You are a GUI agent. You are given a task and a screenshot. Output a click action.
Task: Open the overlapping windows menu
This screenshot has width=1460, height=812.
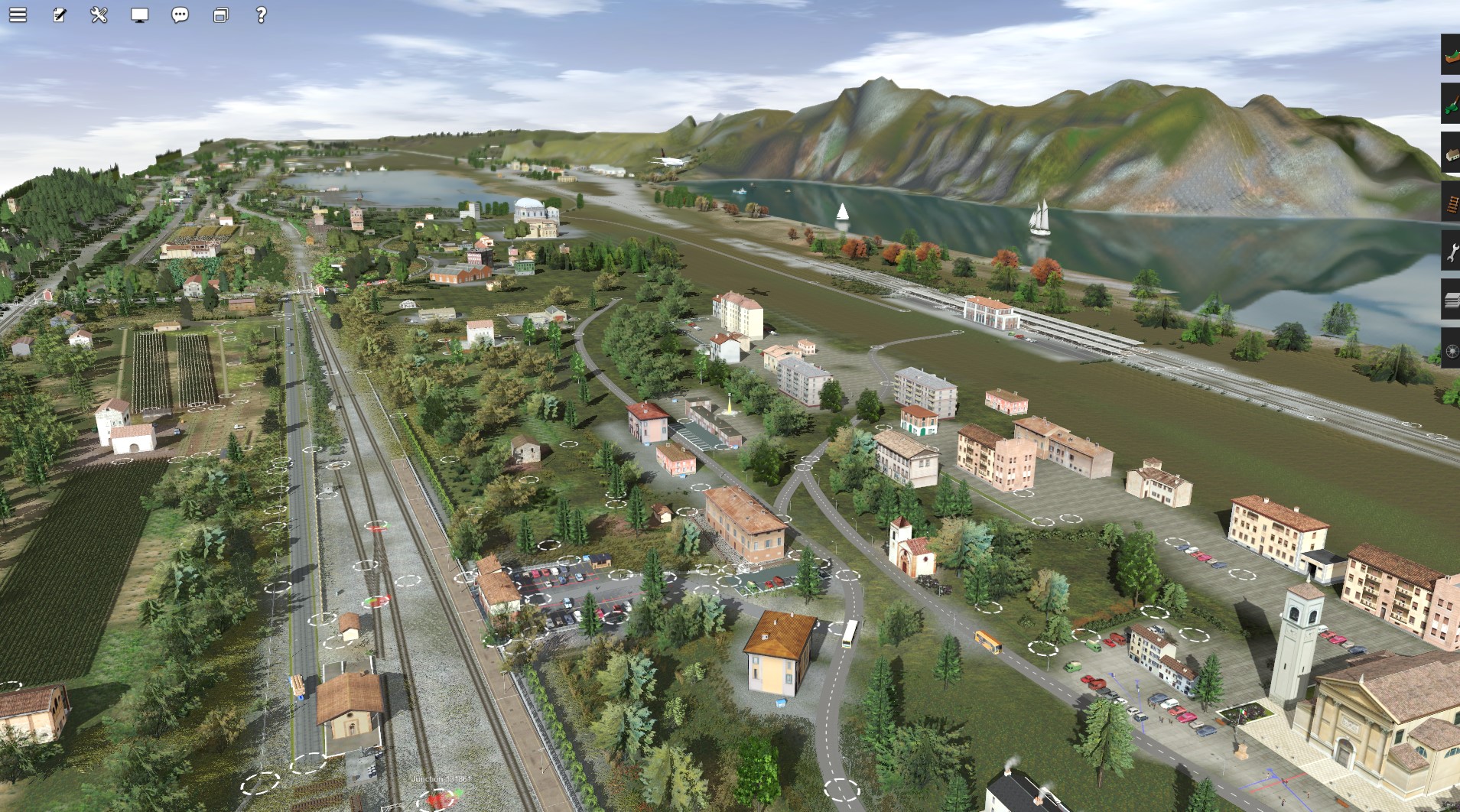pos(220,15)
